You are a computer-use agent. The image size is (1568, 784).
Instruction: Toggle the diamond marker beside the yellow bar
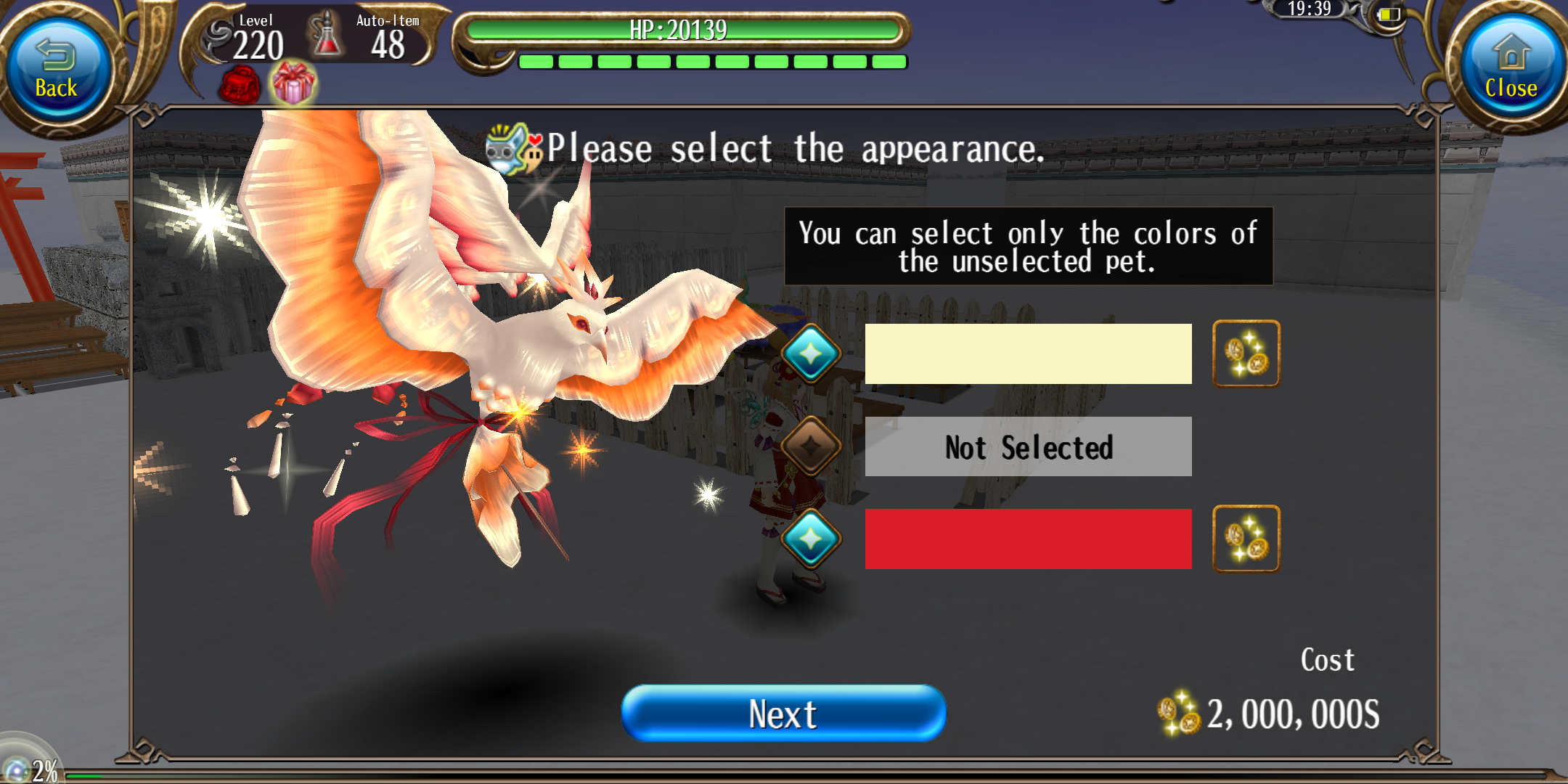pos(811,354)
